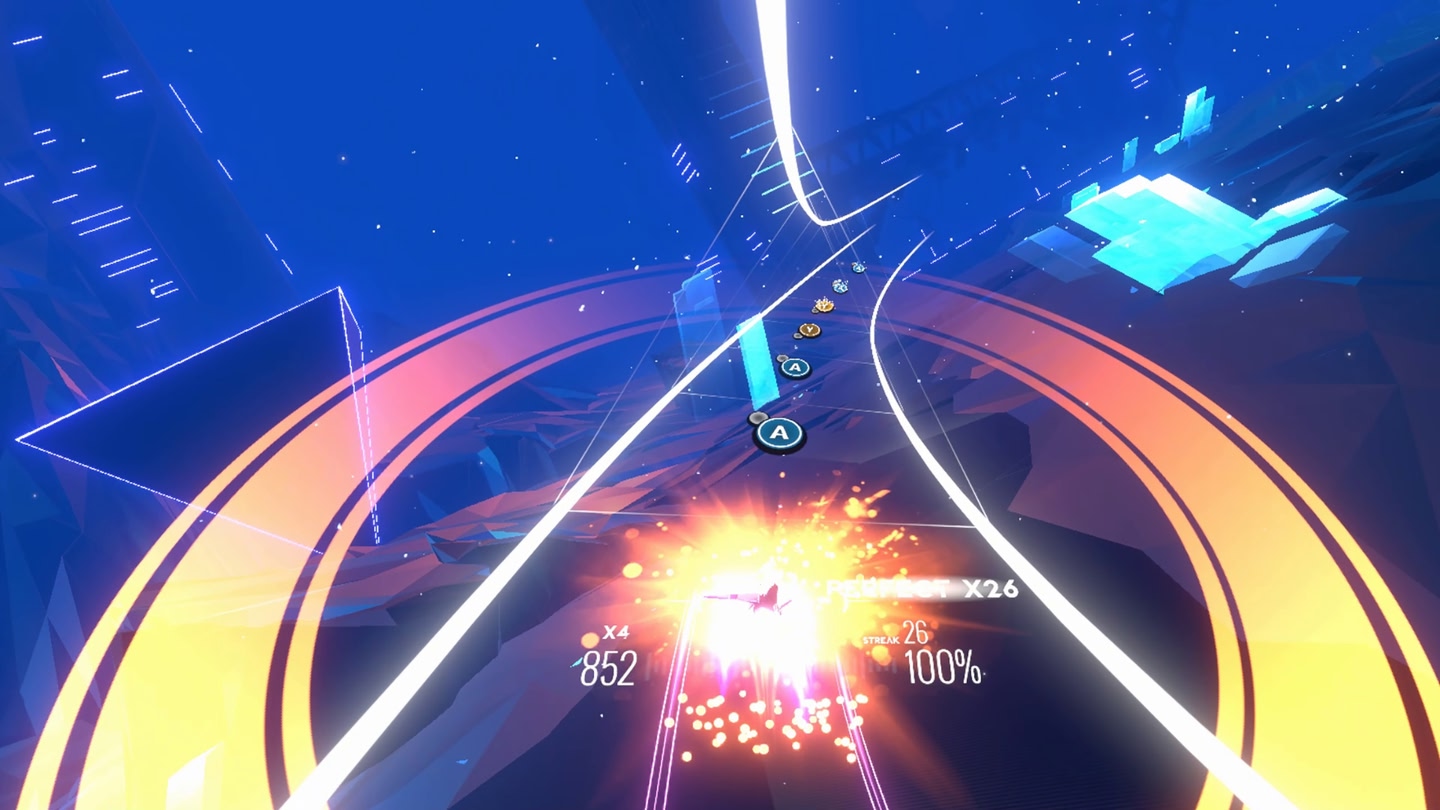1440x810 pixels.
Task: Click the gold Y button note
Action: click(808, 328)
